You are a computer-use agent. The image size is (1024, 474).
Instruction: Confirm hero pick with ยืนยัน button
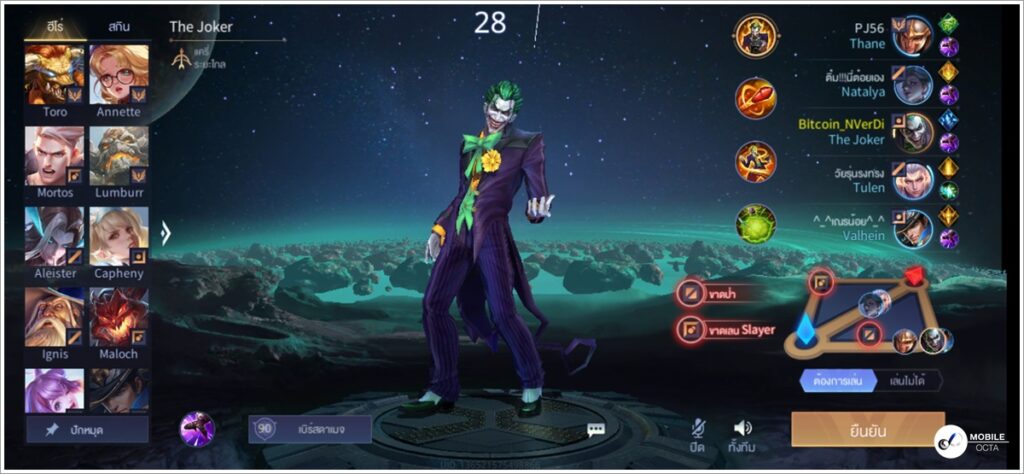point(867,429)
